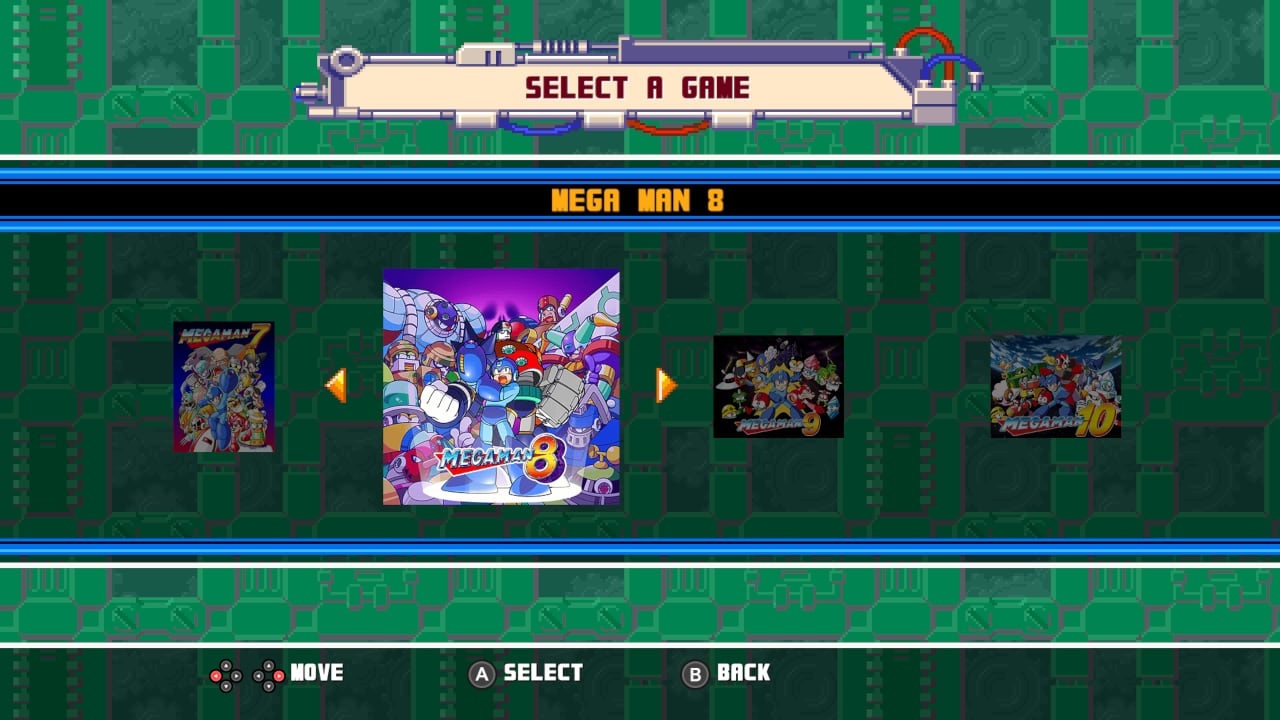The image size is (1280, 720).
Task: Choose the Mega Man 9 cover image
Action: (x=778, y=387)
